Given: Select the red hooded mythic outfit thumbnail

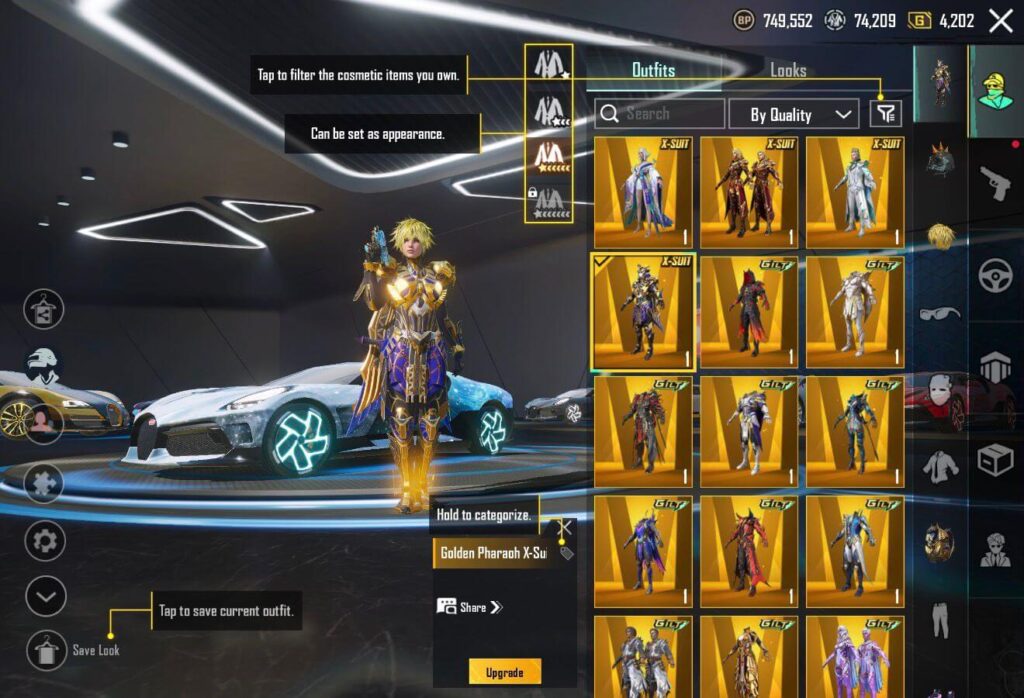Looking at the screenshot, I should tap(749, 311).
